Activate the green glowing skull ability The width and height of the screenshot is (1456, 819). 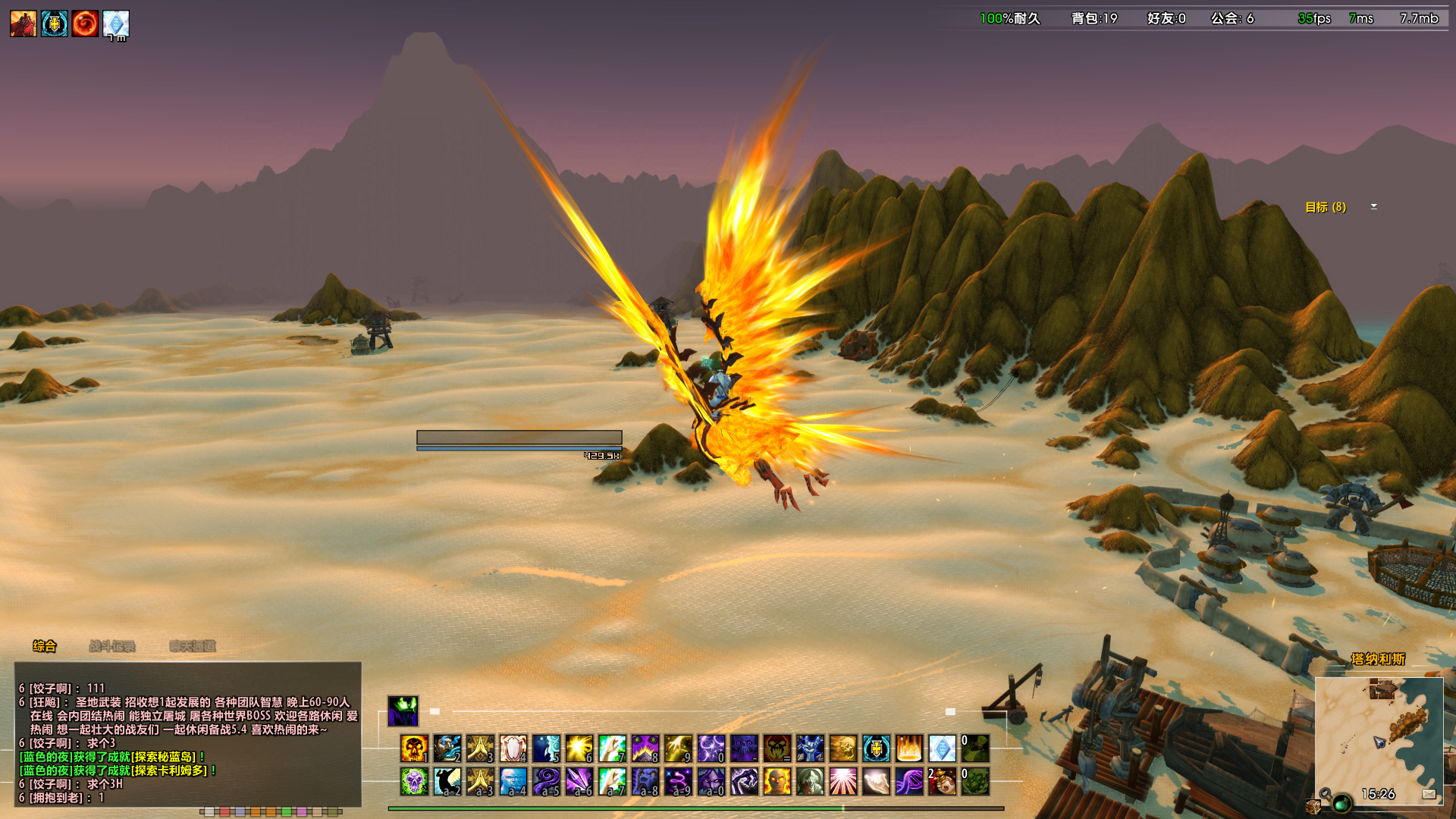click(414, 781)
